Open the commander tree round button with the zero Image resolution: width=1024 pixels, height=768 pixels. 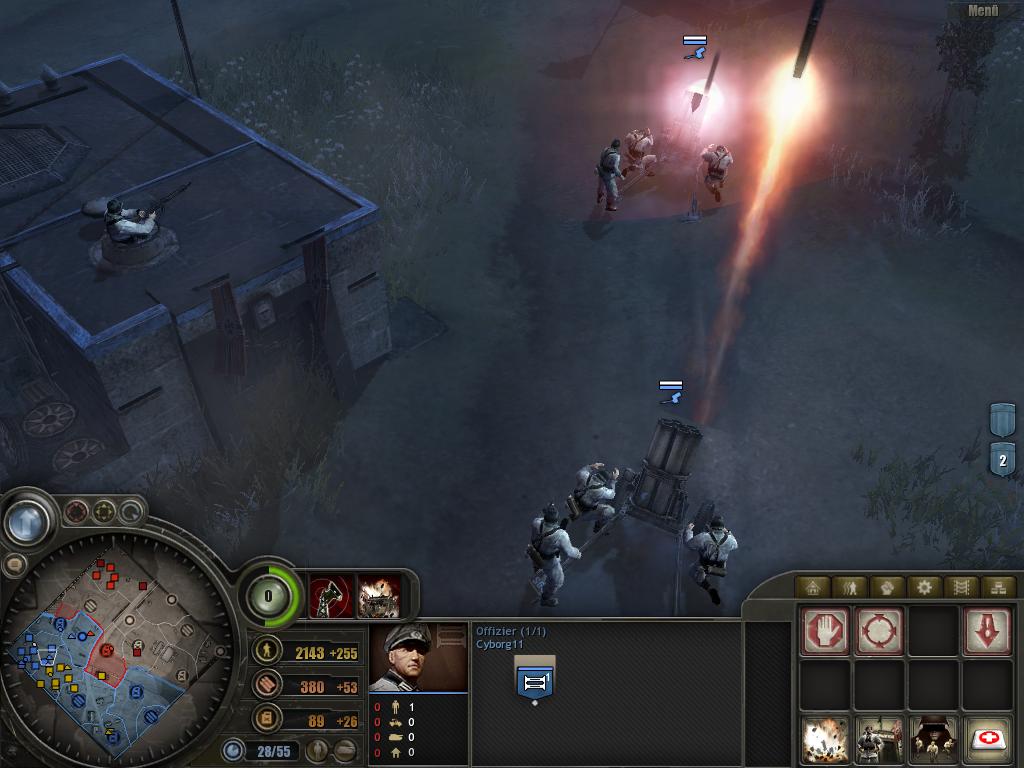click(x=268, y=596)
